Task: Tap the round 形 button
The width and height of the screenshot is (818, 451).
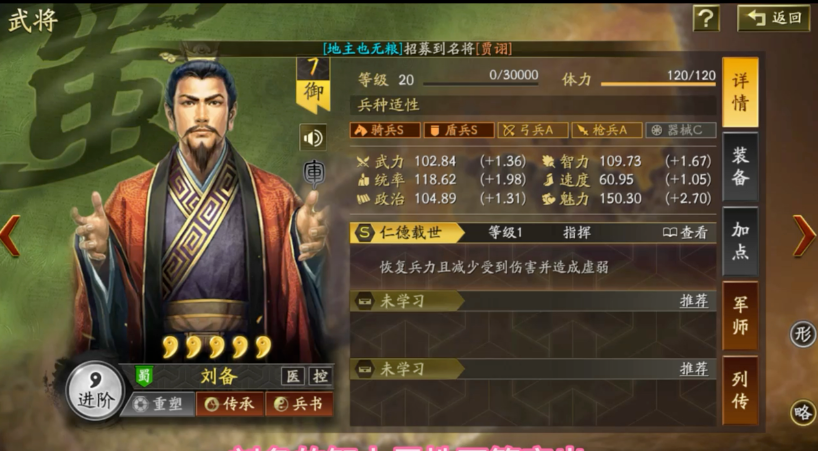Action: [x=802, y=334]
